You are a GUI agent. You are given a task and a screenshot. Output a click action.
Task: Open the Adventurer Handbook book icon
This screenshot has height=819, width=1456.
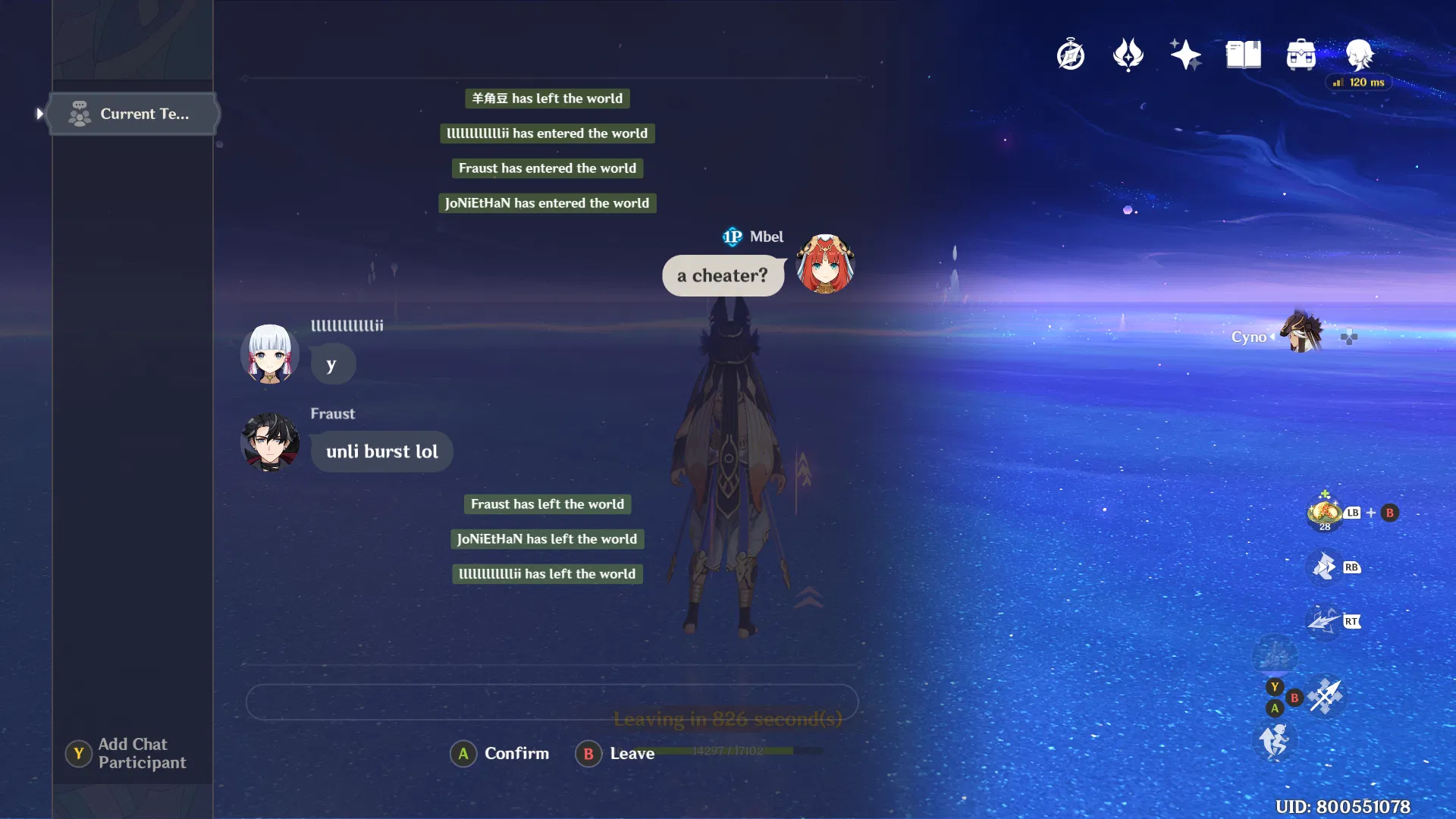pos(1243,54)
